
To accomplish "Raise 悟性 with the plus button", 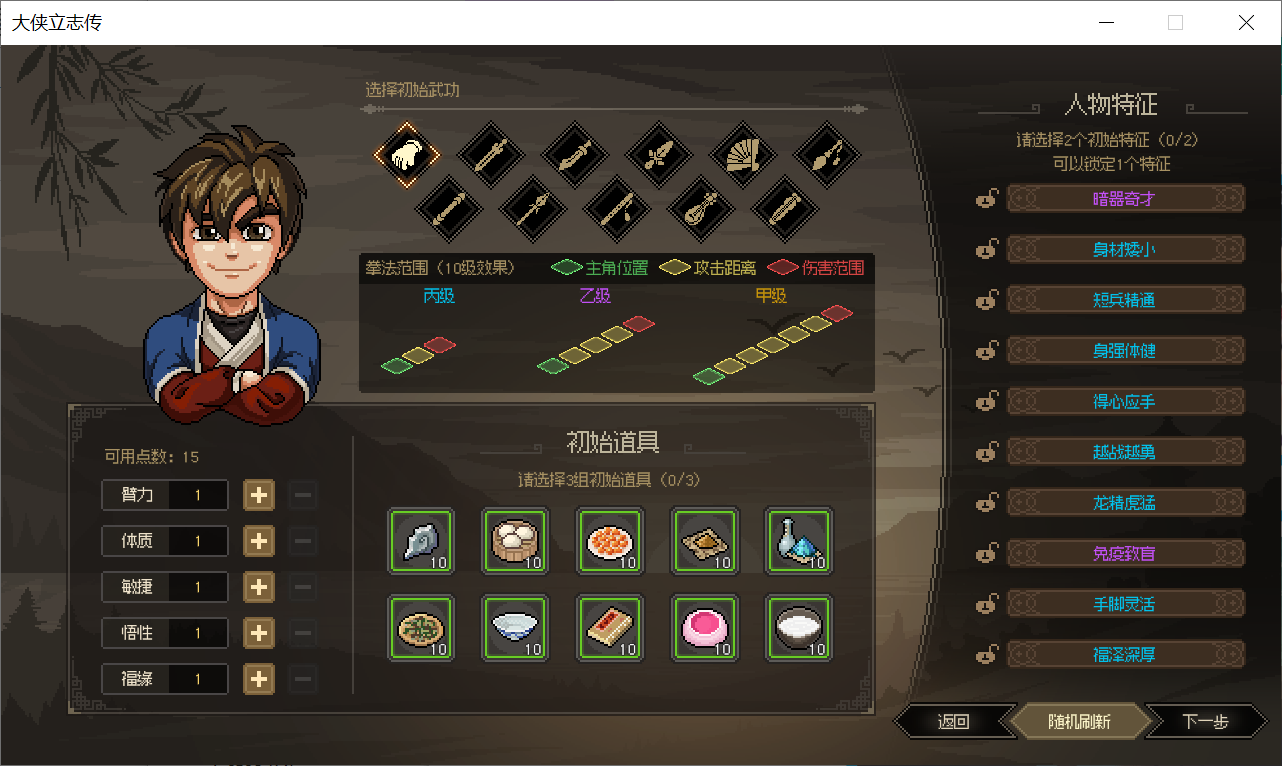I will click(259, 633).
